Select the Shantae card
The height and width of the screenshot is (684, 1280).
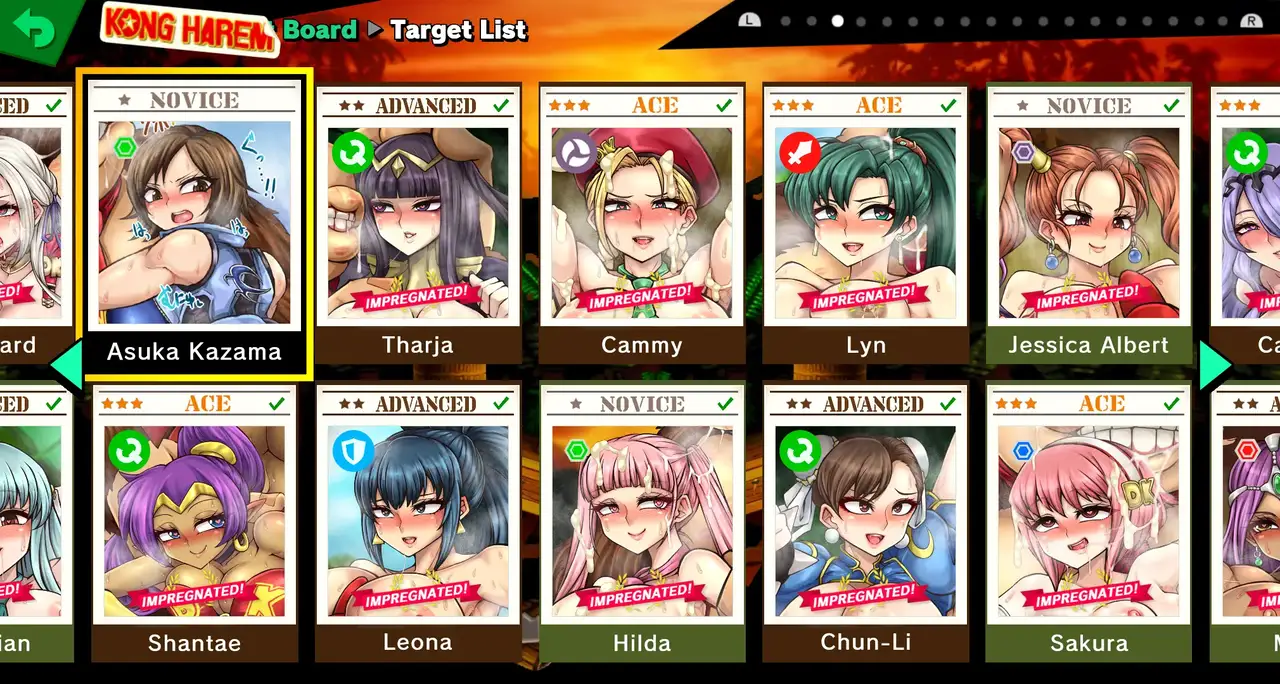click(194, 523)
